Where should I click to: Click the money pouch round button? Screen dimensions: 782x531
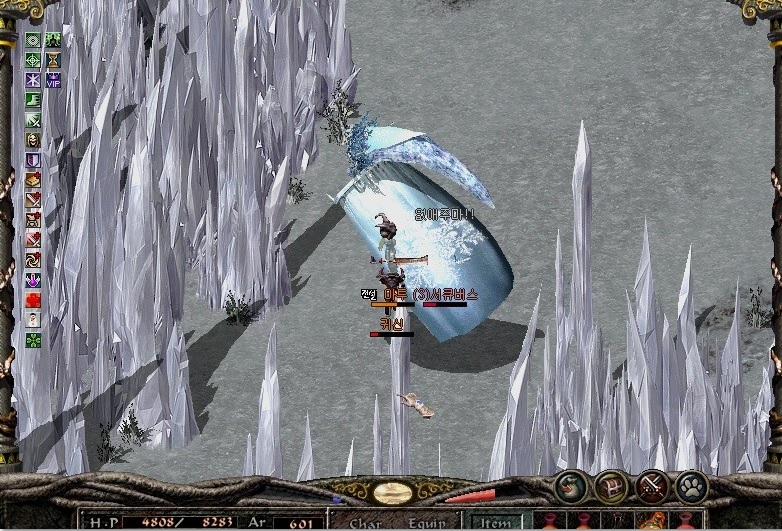[572, 487]
